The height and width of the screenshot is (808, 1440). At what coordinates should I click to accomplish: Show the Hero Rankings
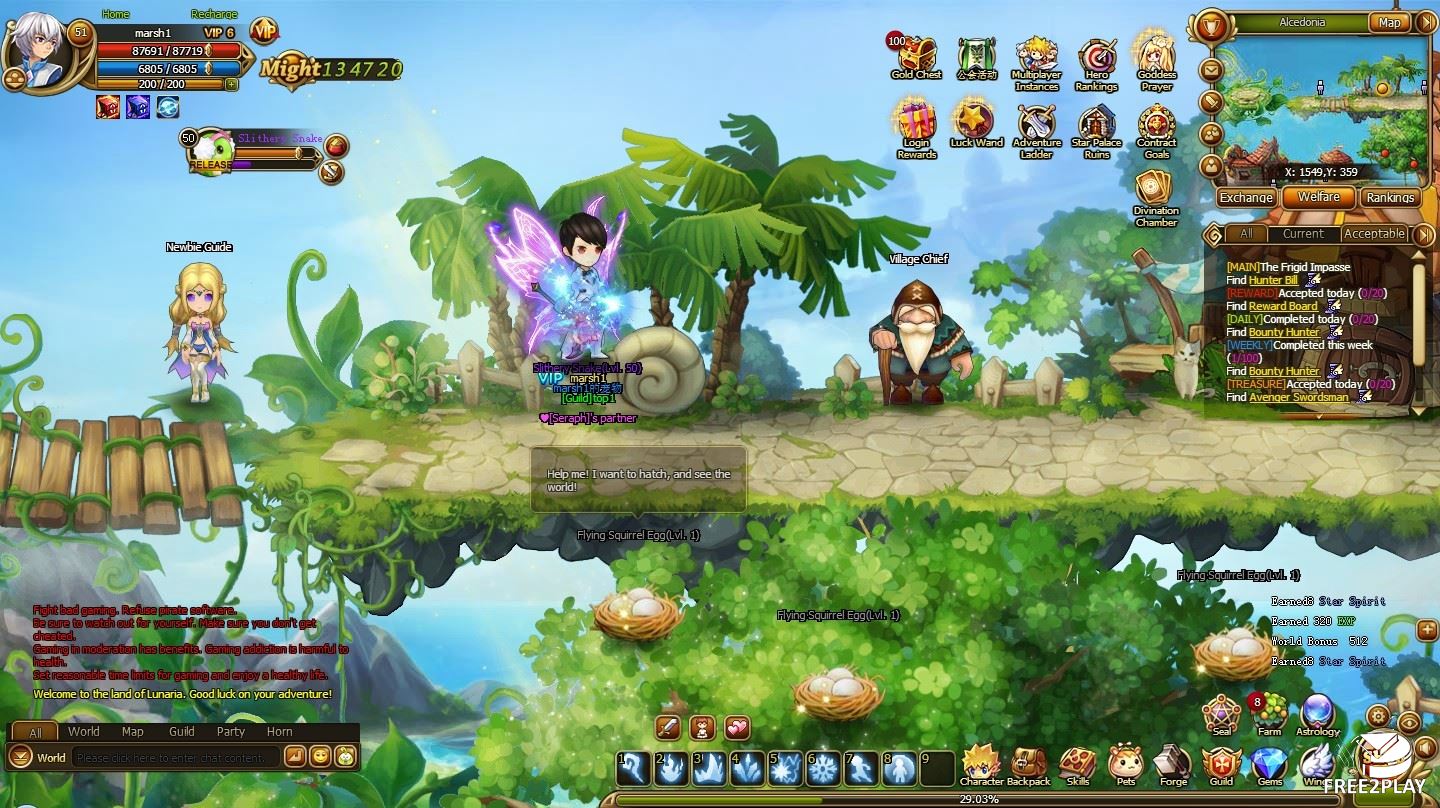(x=1097, y=60)
